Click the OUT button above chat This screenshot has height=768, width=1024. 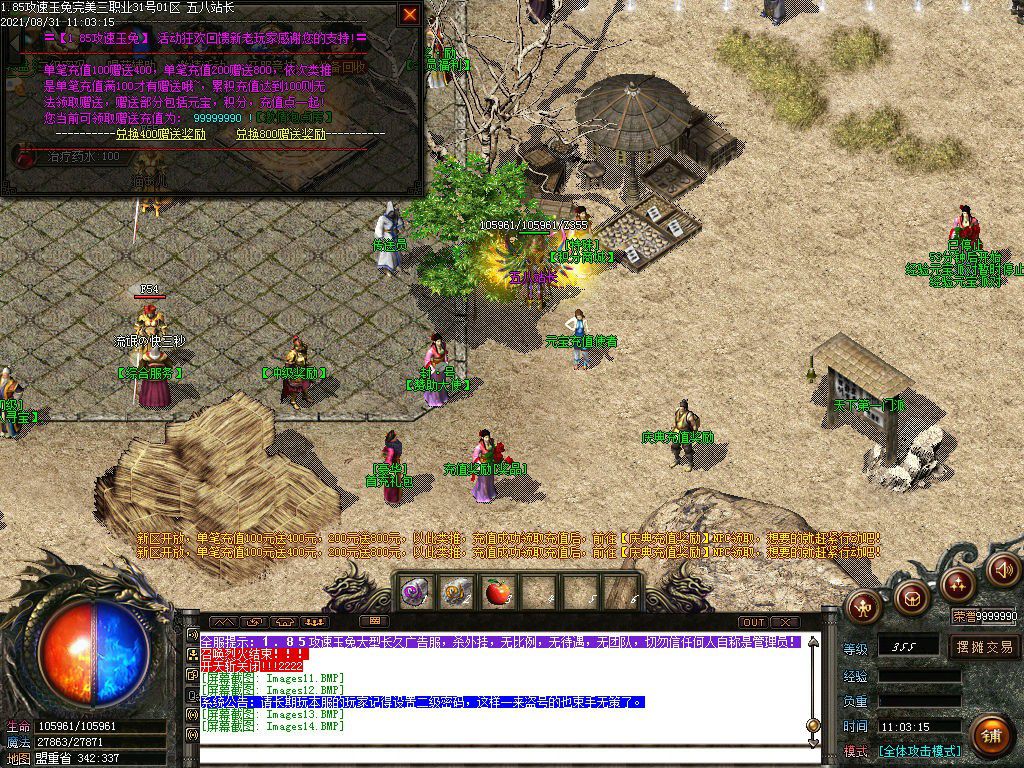click(753, 622)
